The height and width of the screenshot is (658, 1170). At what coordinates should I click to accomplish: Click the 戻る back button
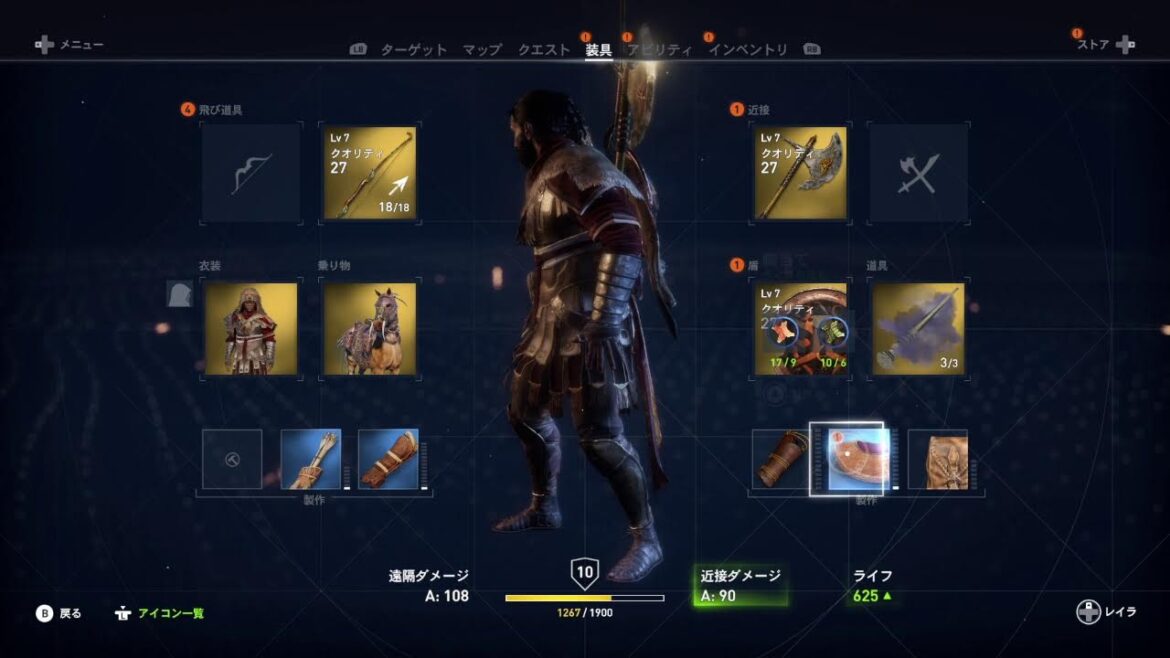60,613
